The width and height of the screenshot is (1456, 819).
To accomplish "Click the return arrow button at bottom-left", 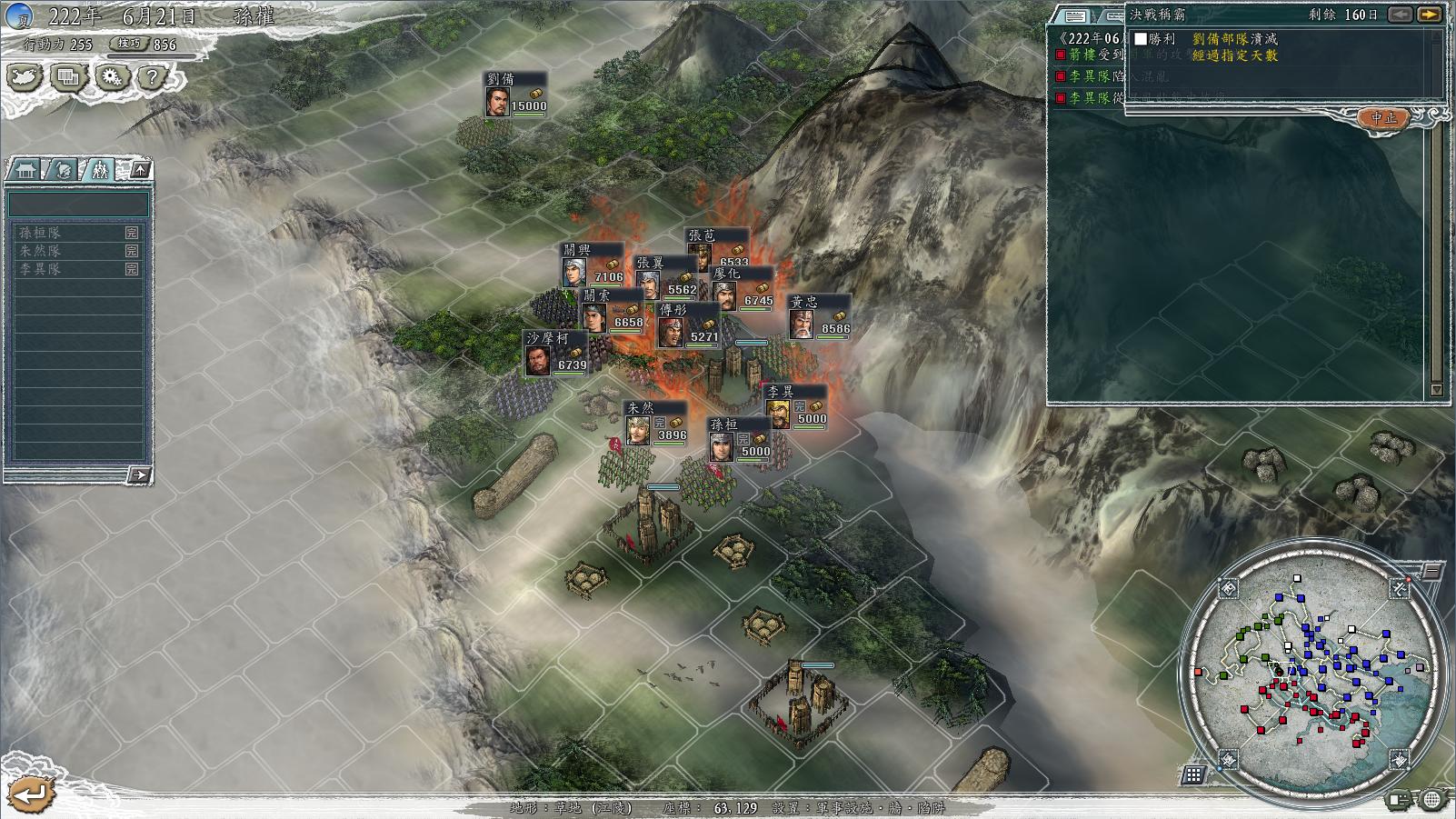I will click(x=30, y=794).
